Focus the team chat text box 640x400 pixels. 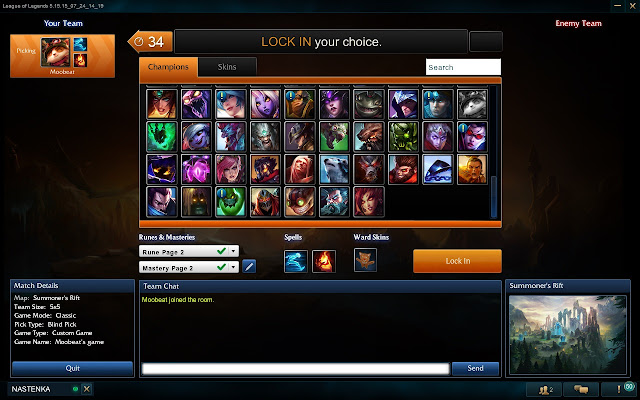[295, 368]
